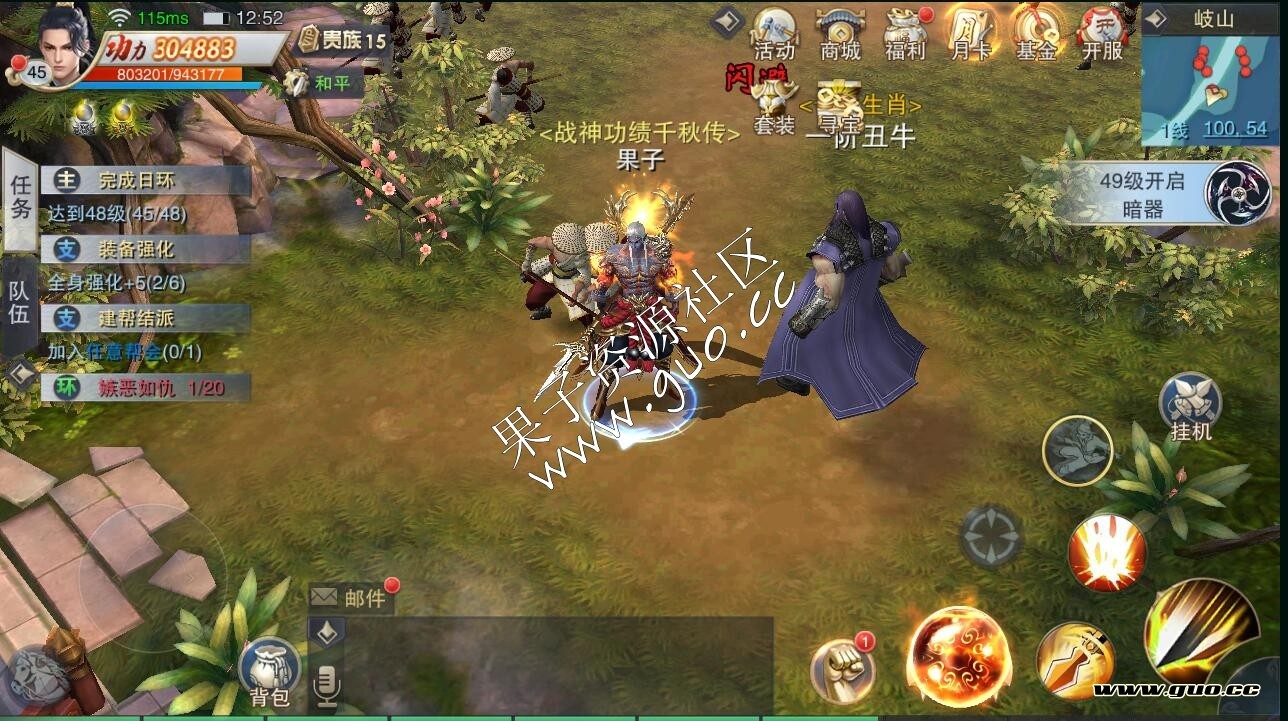Open the 活动 events menu
1288x721 pixels.
click(775, 32)
